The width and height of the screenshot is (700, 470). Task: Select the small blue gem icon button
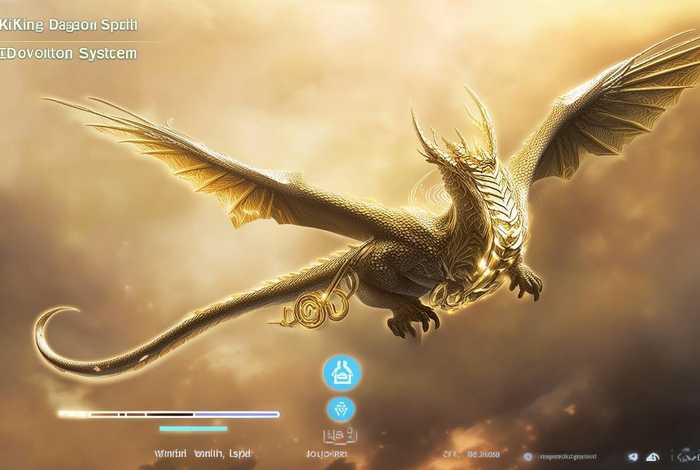[x=341, y=409]
